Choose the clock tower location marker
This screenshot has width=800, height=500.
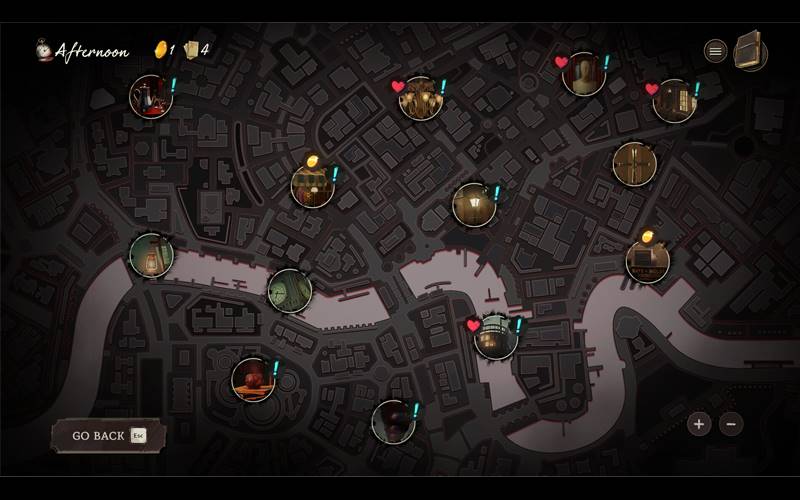coord(290,290)
